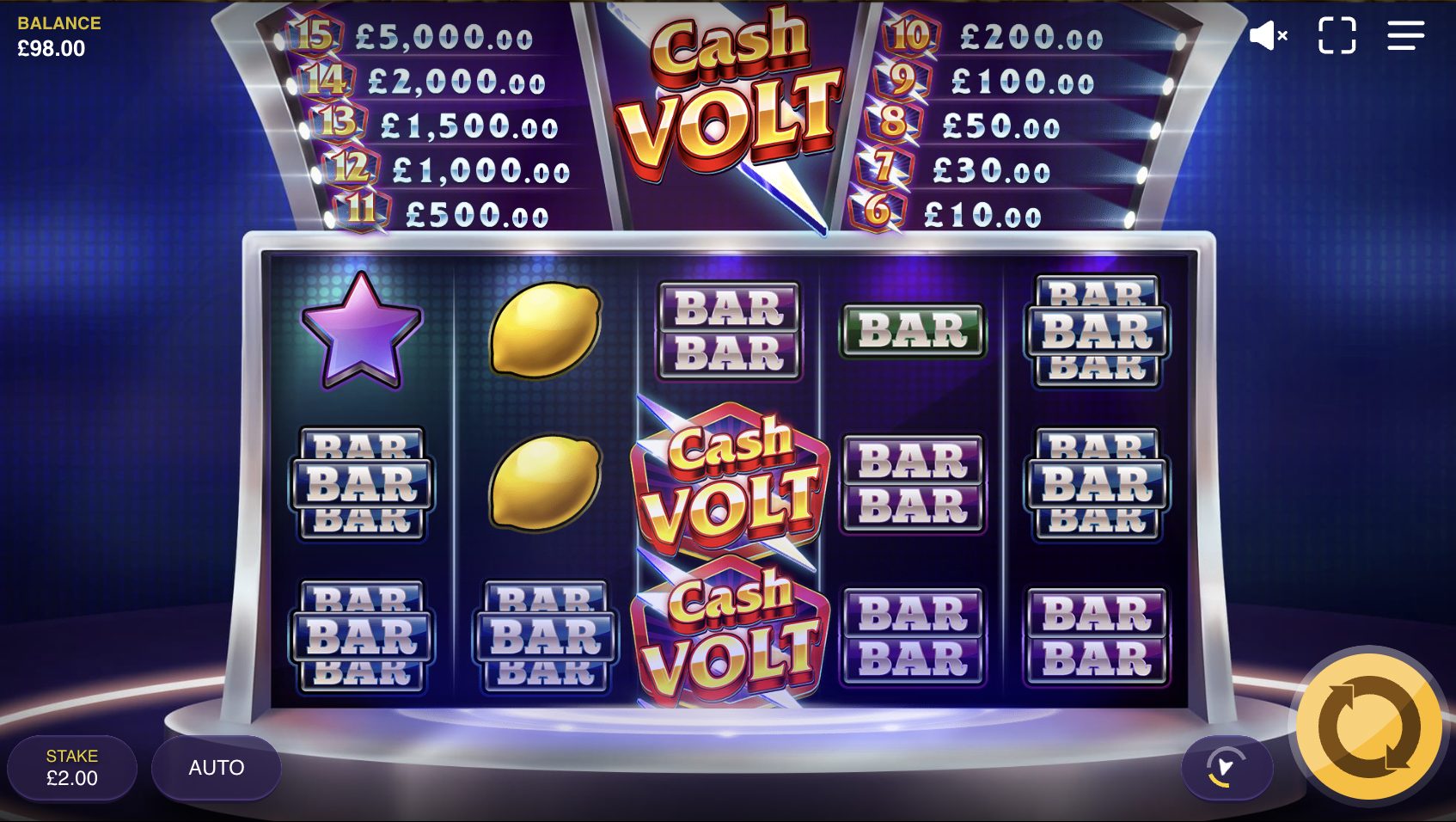Open autoplay options from the AUTO control

216,768
